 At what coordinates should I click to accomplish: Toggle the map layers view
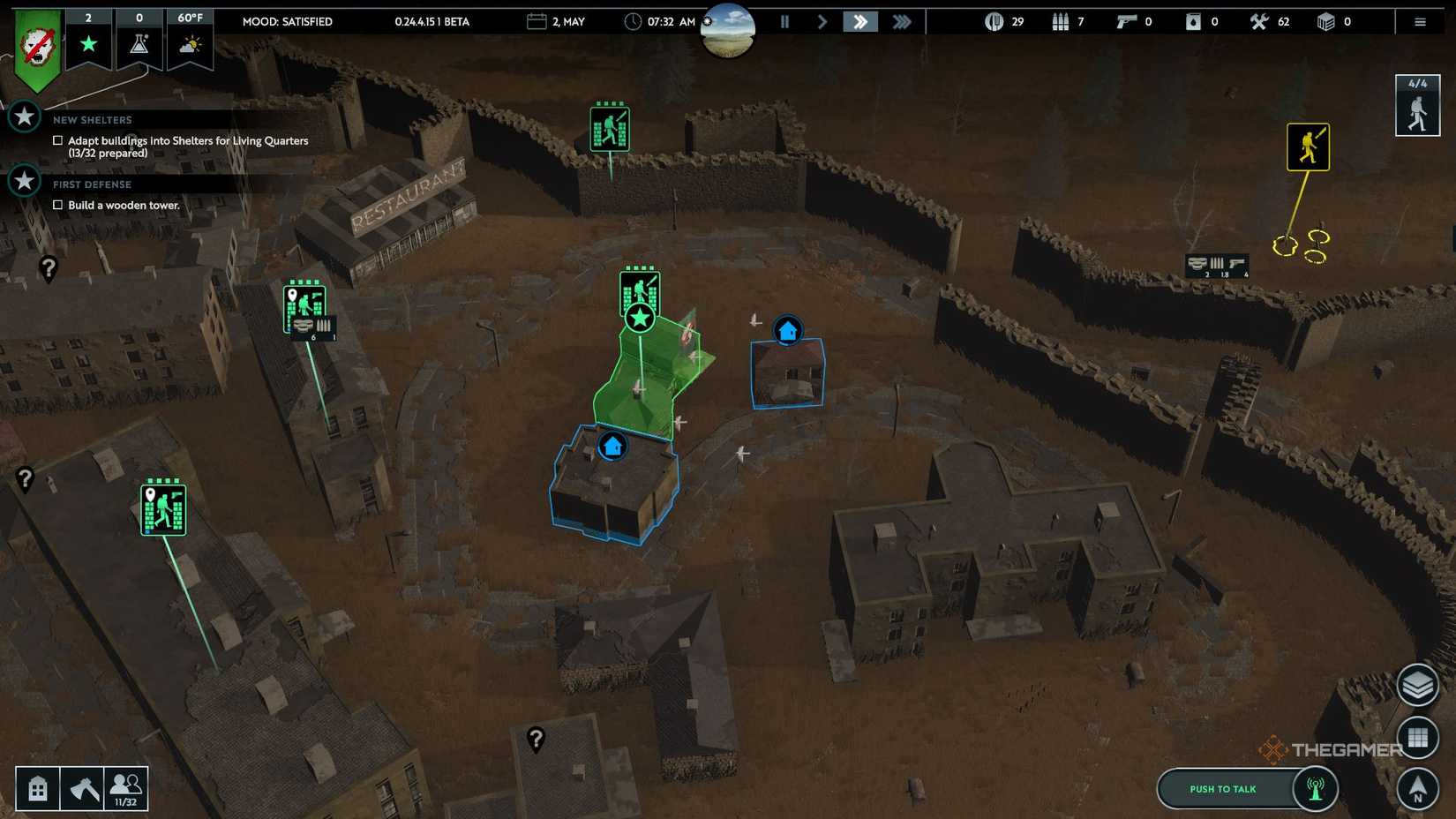[1418, 685]
